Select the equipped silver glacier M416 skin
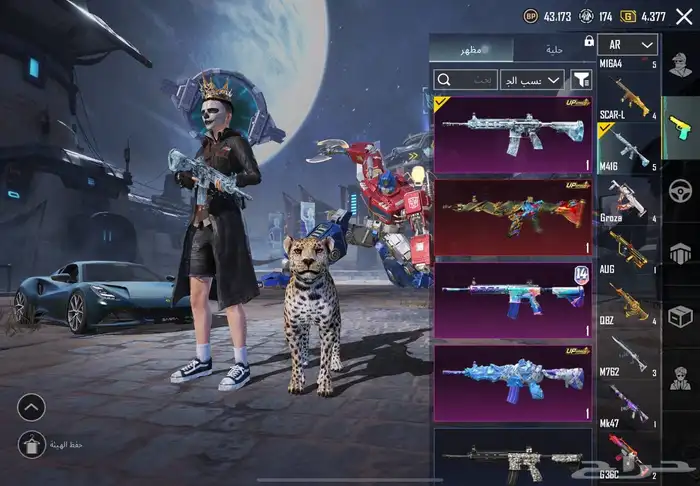 click(513, 134)
